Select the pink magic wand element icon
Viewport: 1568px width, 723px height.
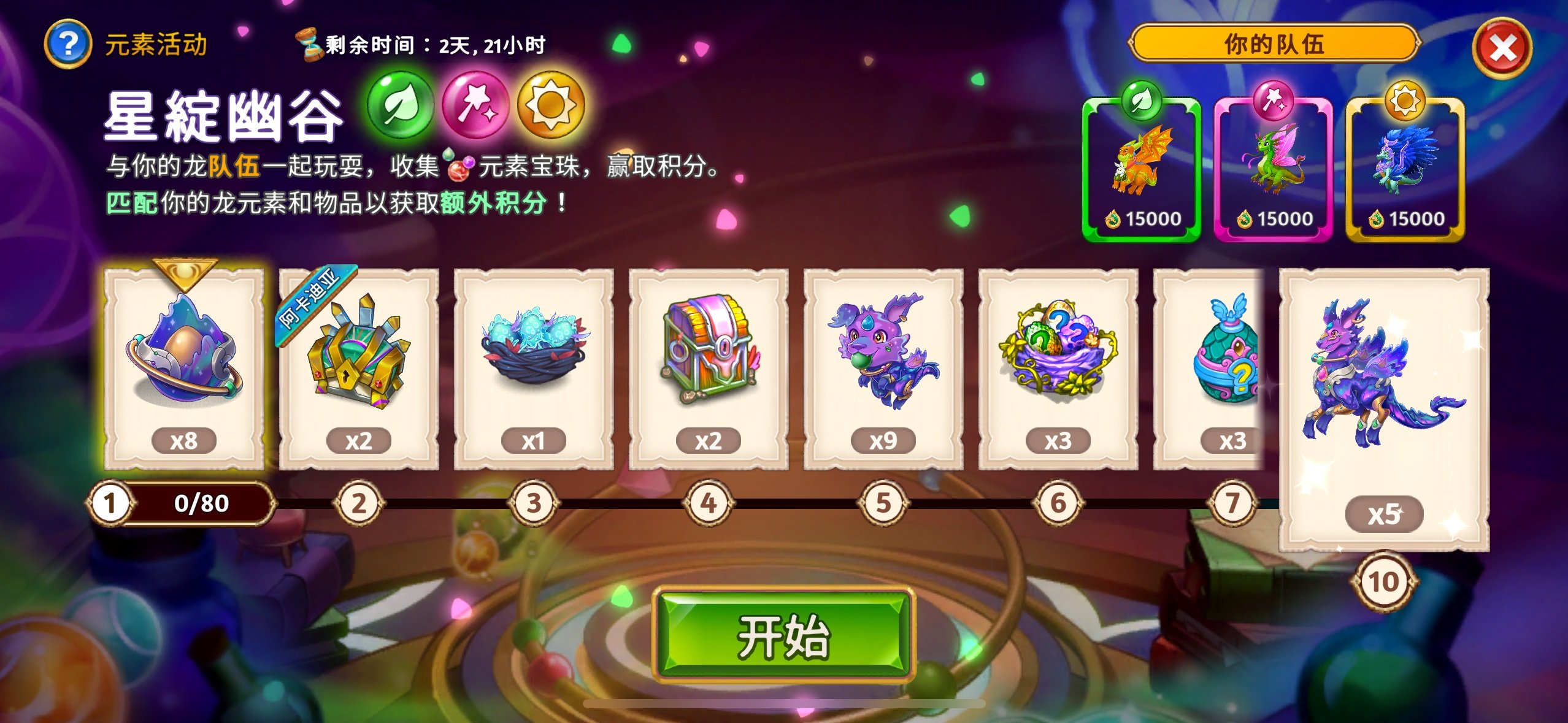click(477, 105)
